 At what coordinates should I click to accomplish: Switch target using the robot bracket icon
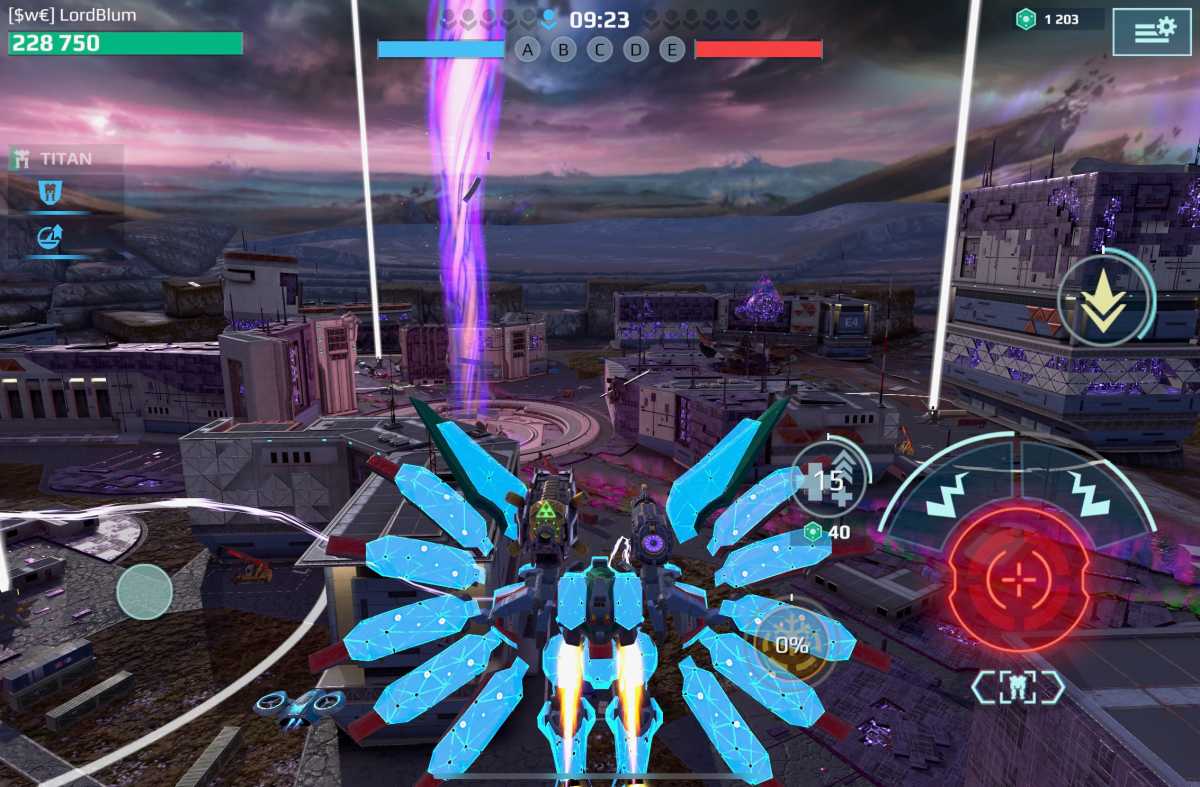(1018, 686)
